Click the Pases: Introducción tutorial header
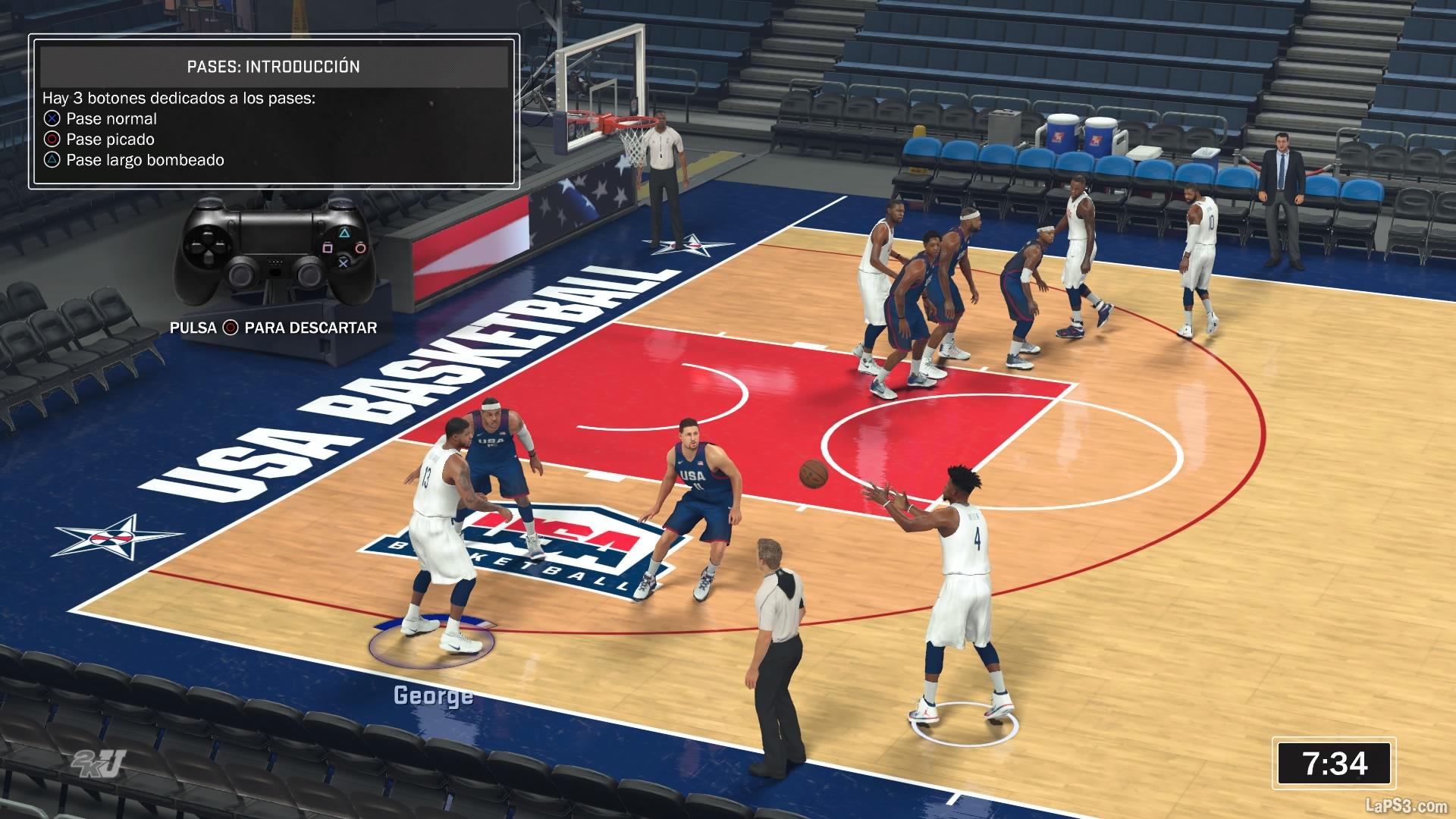Screen dimensions: 1456x819 (x=273, y=67)
